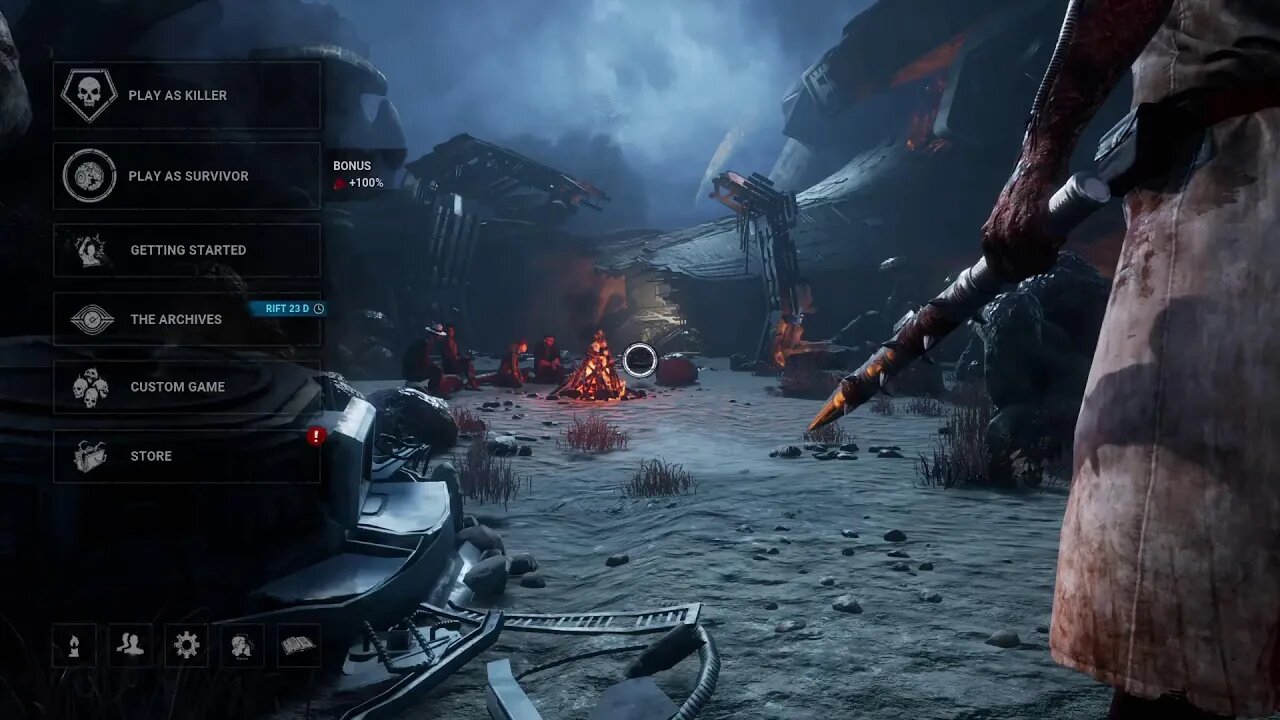Click the character portrait icon button

pyautogui.click(x=242, y=645)
